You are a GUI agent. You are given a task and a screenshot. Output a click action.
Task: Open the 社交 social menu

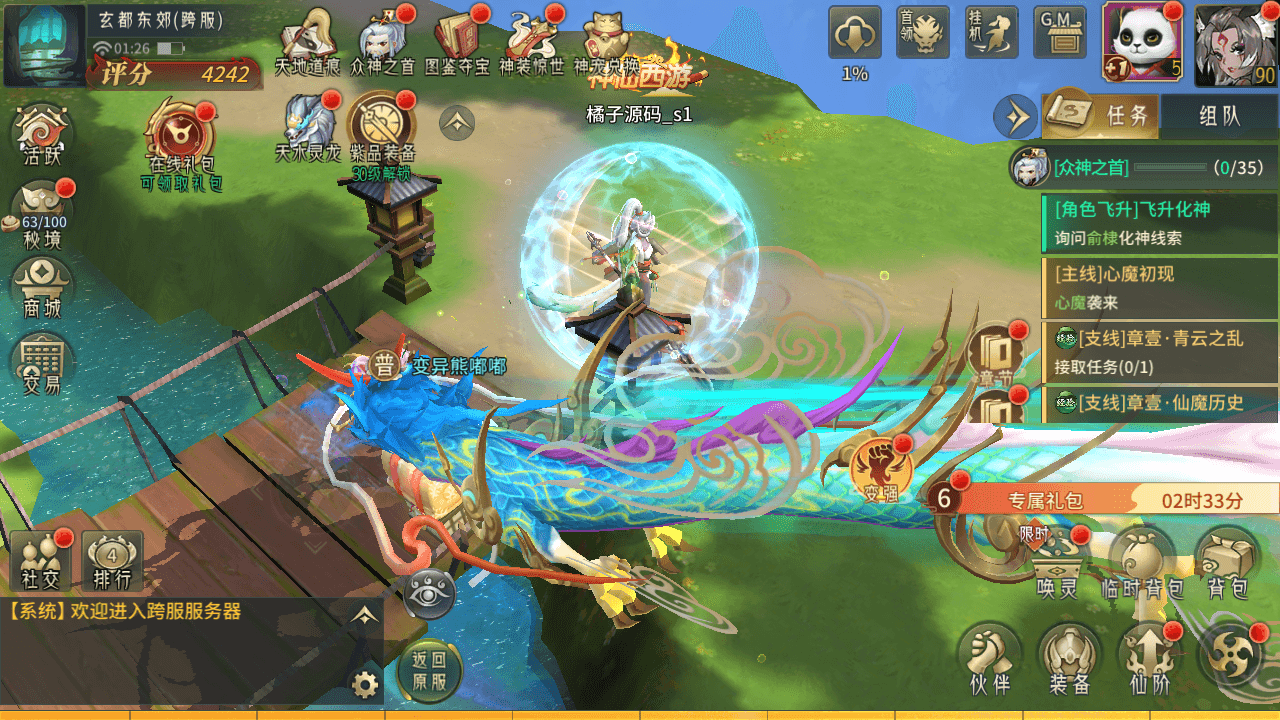(x=42, y=561)
